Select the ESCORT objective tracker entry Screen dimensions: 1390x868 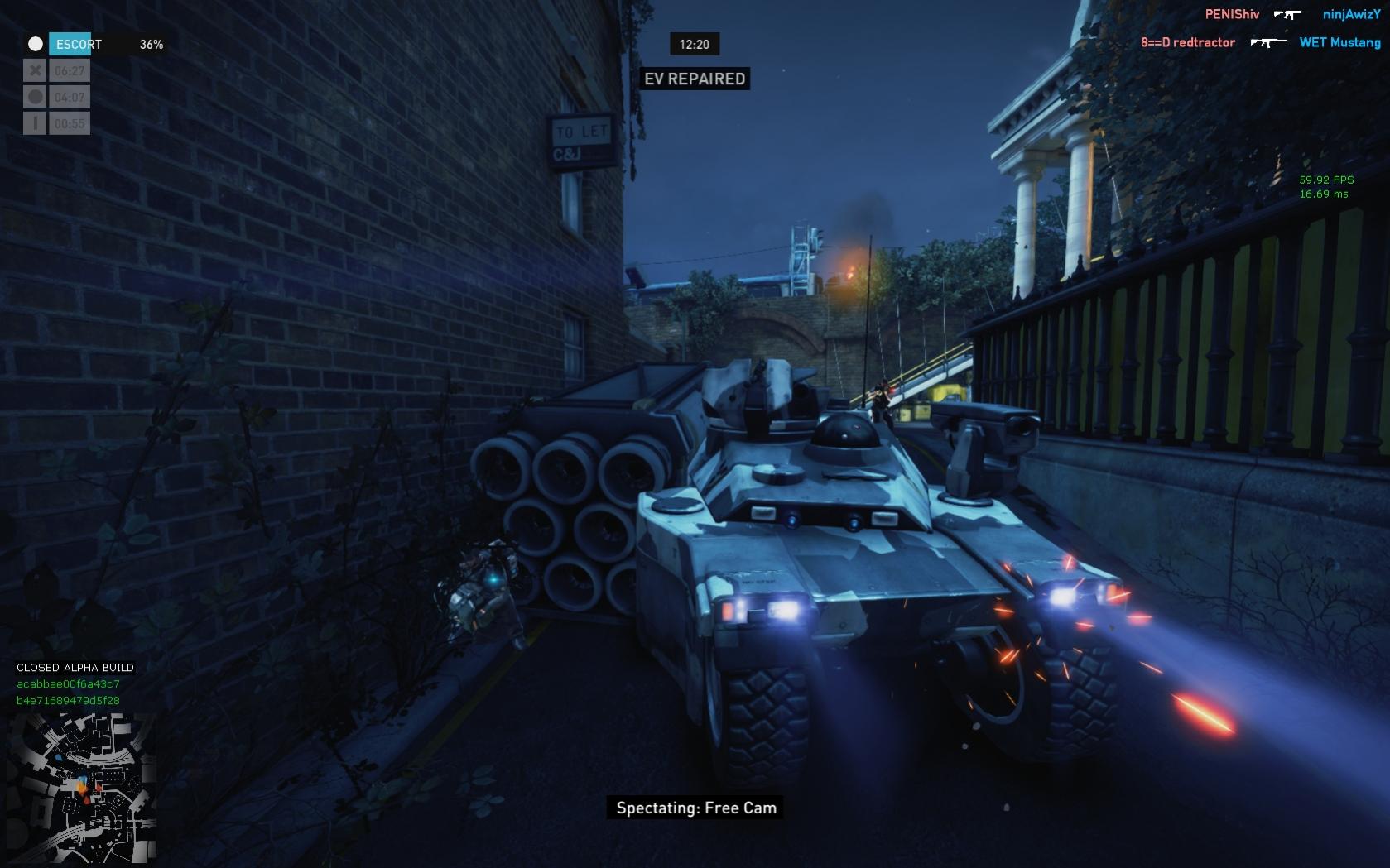click(79, 45)
